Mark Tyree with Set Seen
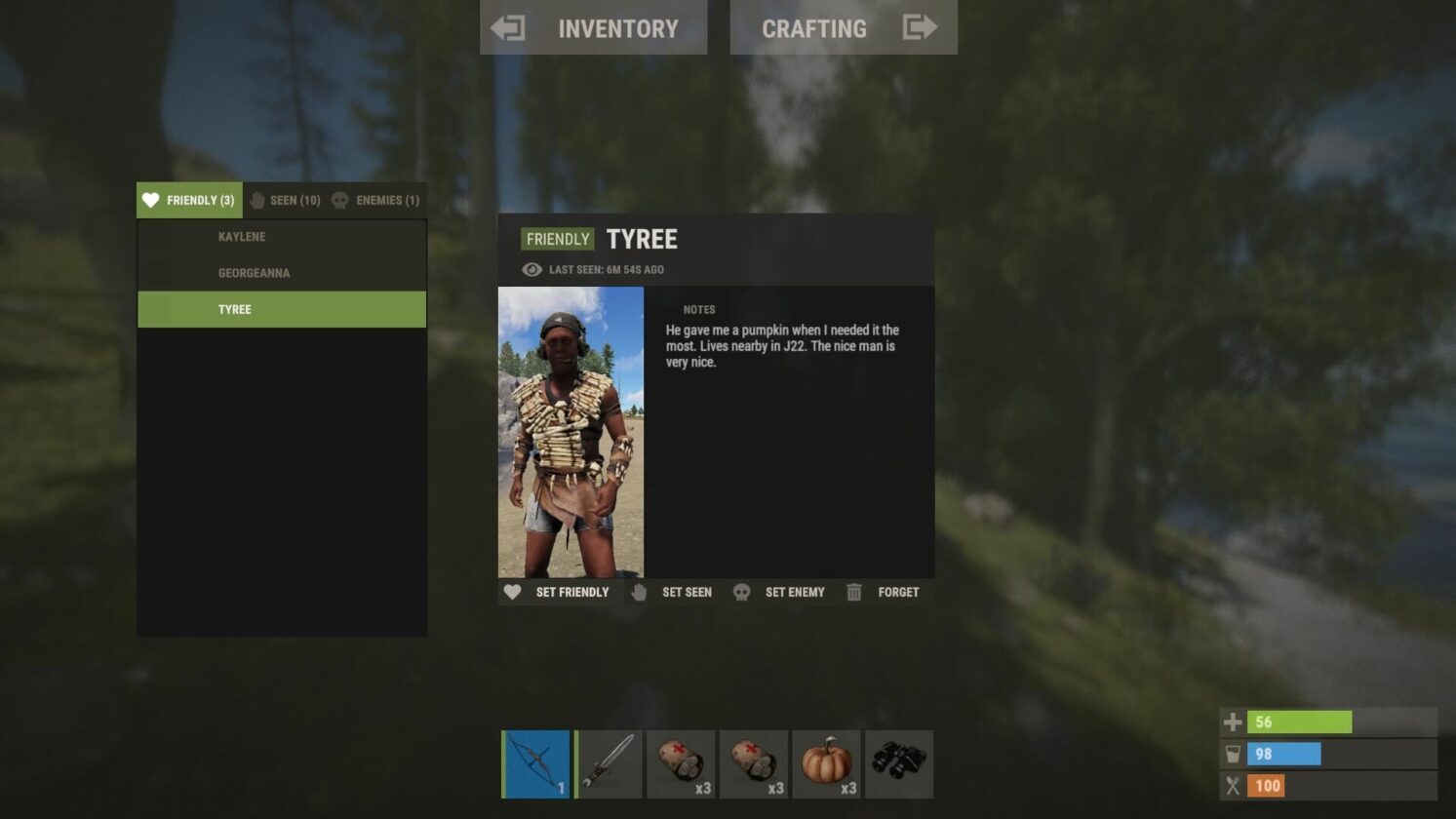This screenshot has height=819, width=1456. tap(686, 592)
